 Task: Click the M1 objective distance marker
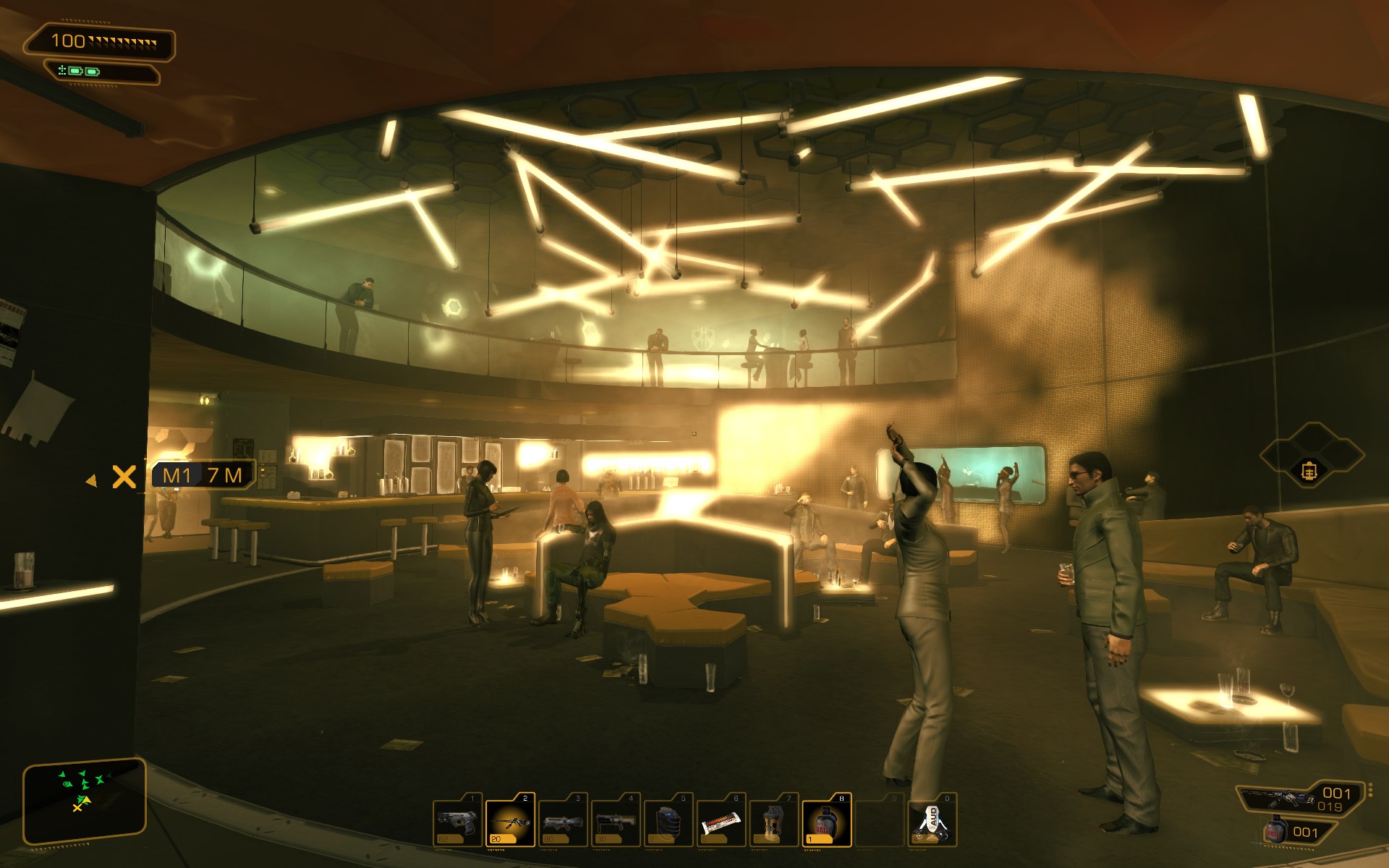click(203, 475)
